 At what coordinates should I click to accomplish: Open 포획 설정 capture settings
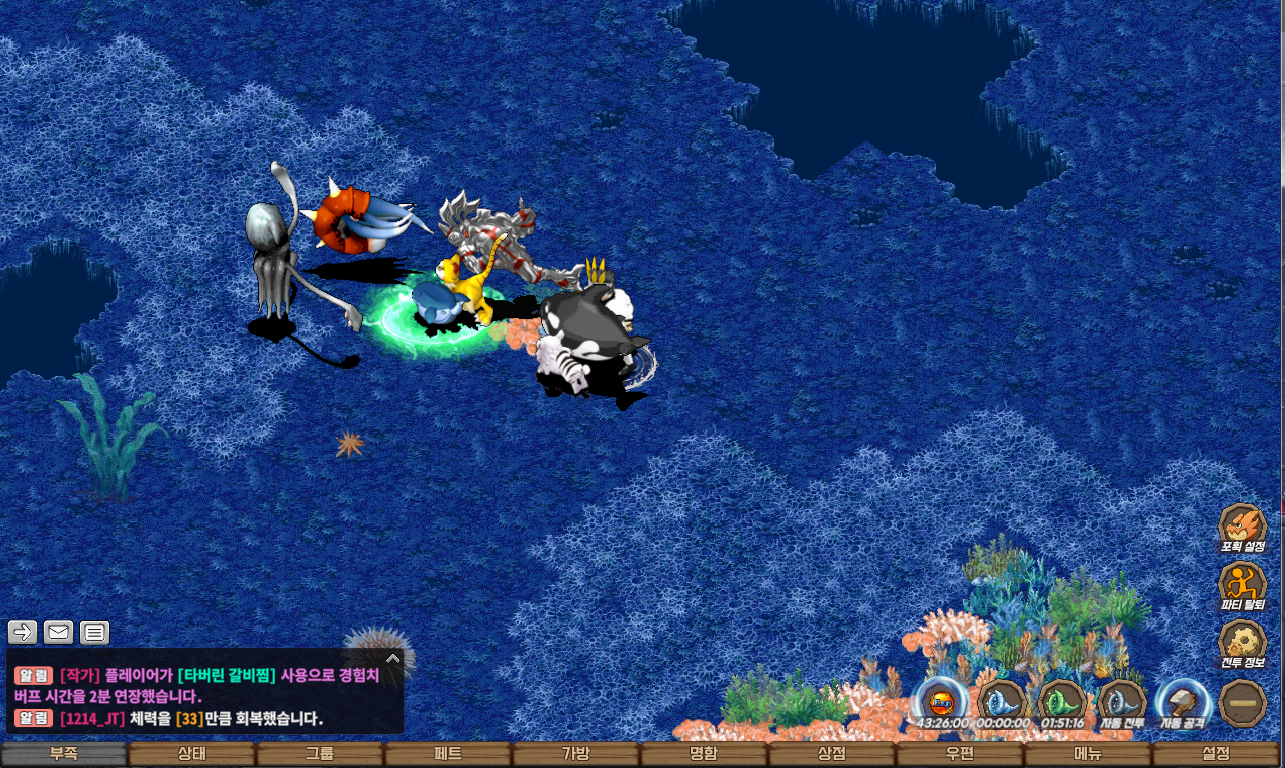coord(1242,527)
